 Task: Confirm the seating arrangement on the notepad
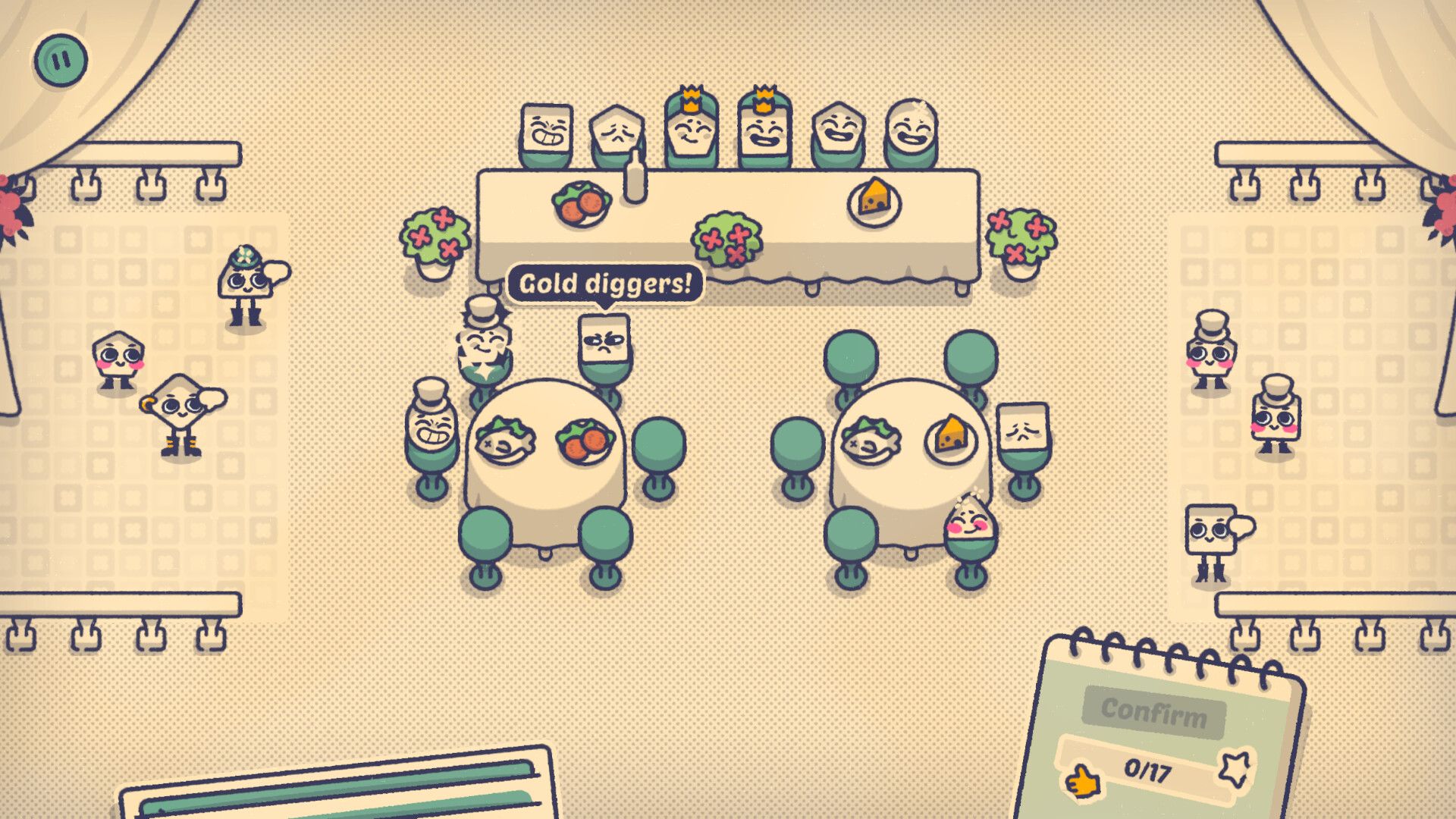click(x=1153, y=712)
